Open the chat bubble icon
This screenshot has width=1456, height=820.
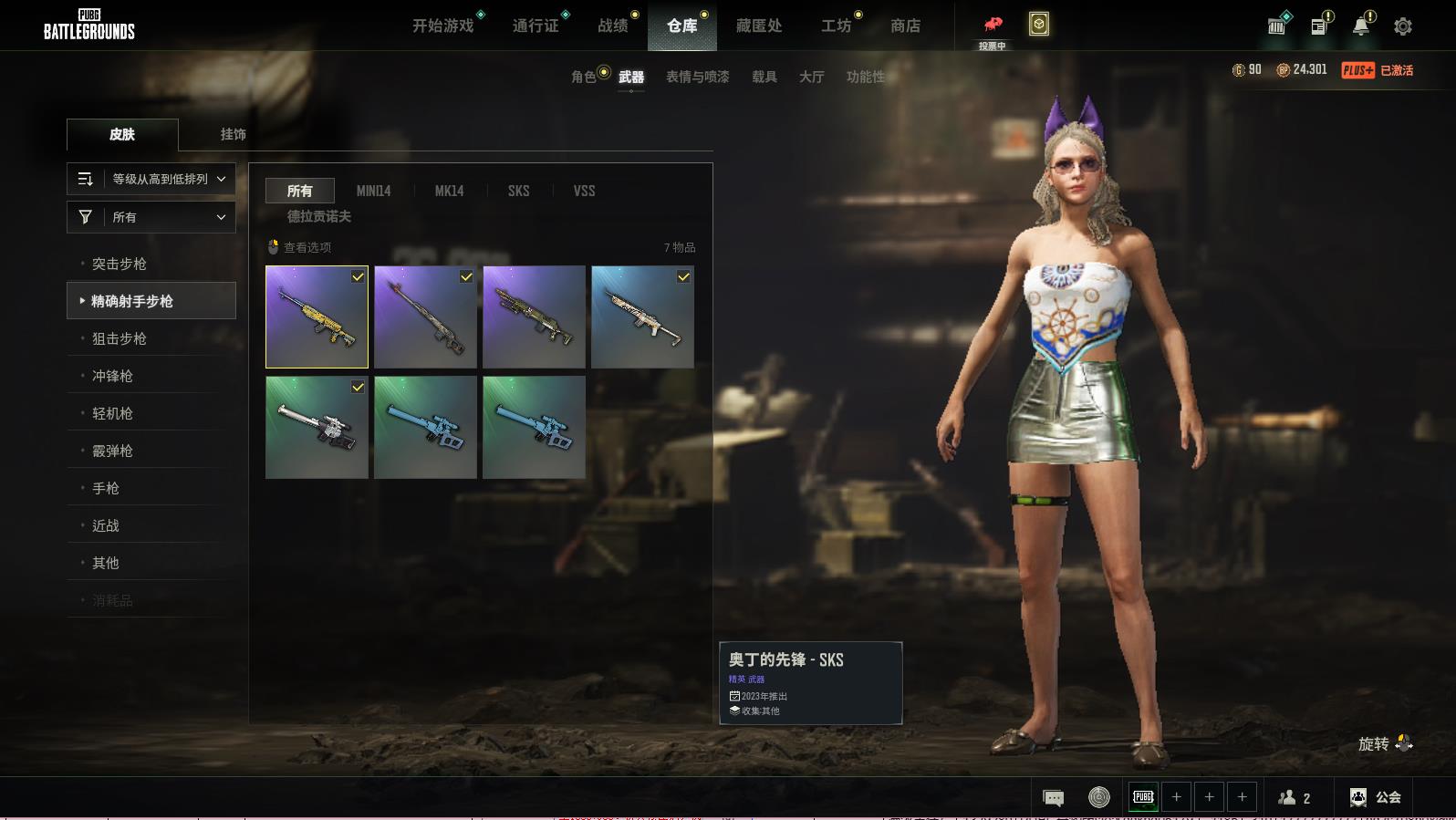[1053, 798]
